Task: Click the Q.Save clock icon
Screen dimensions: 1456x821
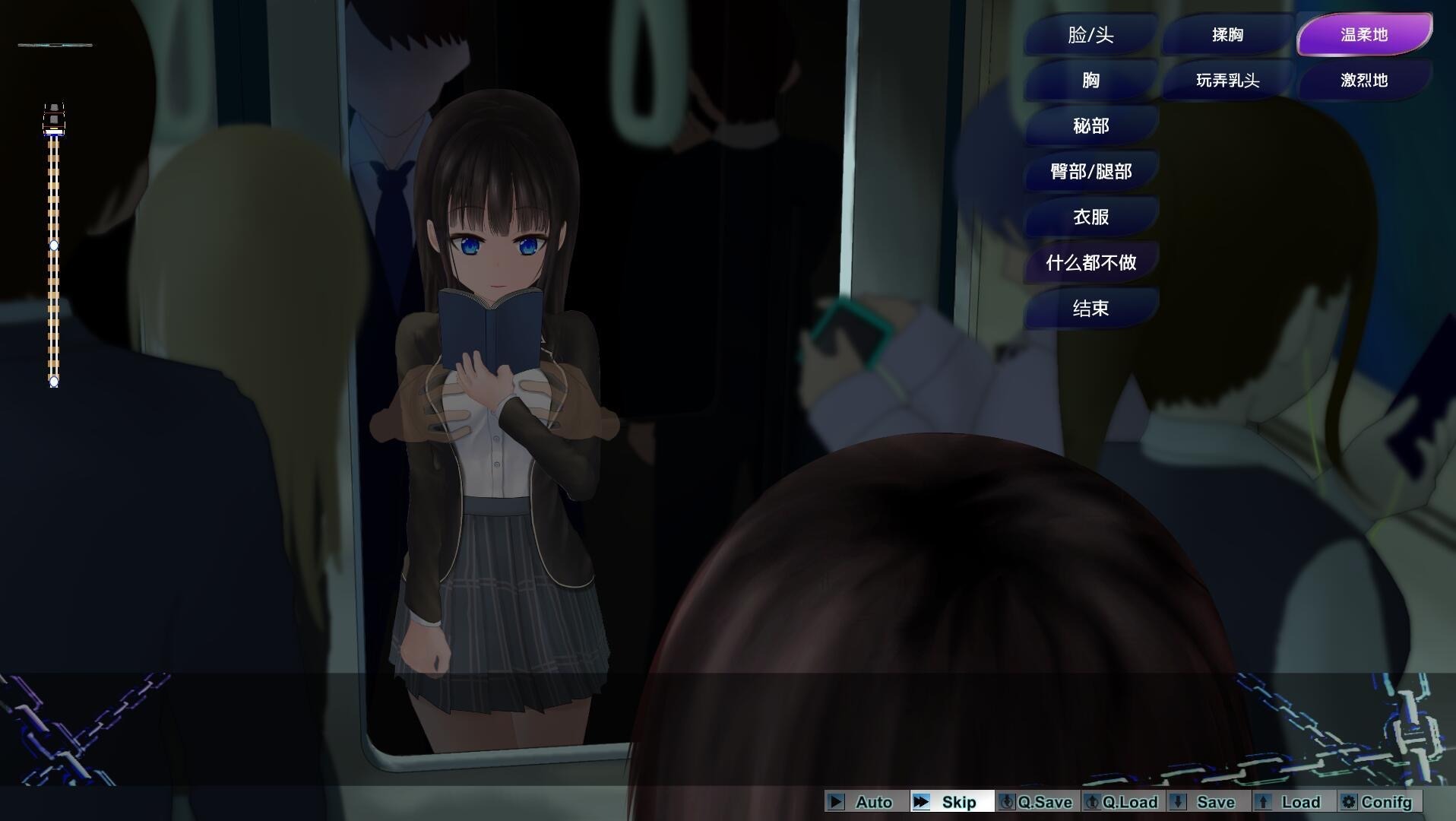Action: tap(1008, 802)
